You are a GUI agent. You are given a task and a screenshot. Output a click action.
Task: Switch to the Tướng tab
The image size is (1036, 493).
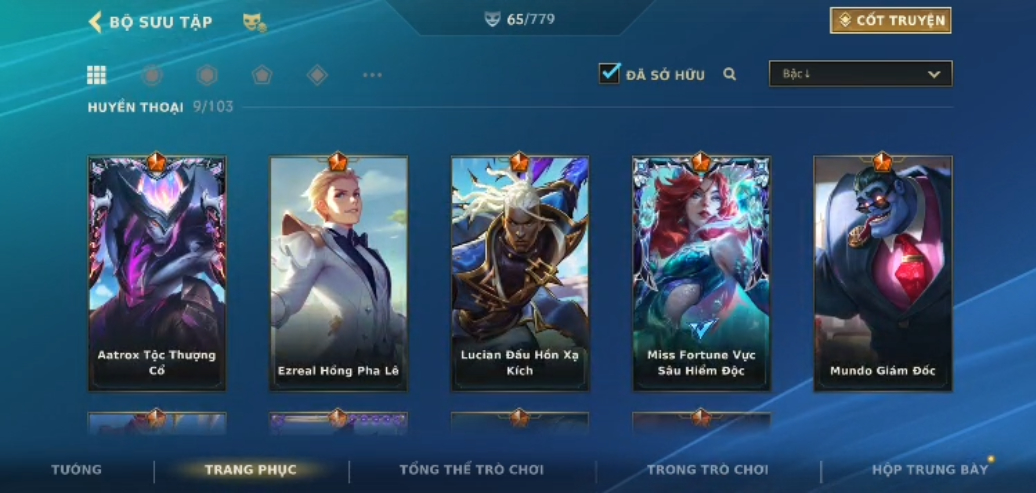(77, 470)
